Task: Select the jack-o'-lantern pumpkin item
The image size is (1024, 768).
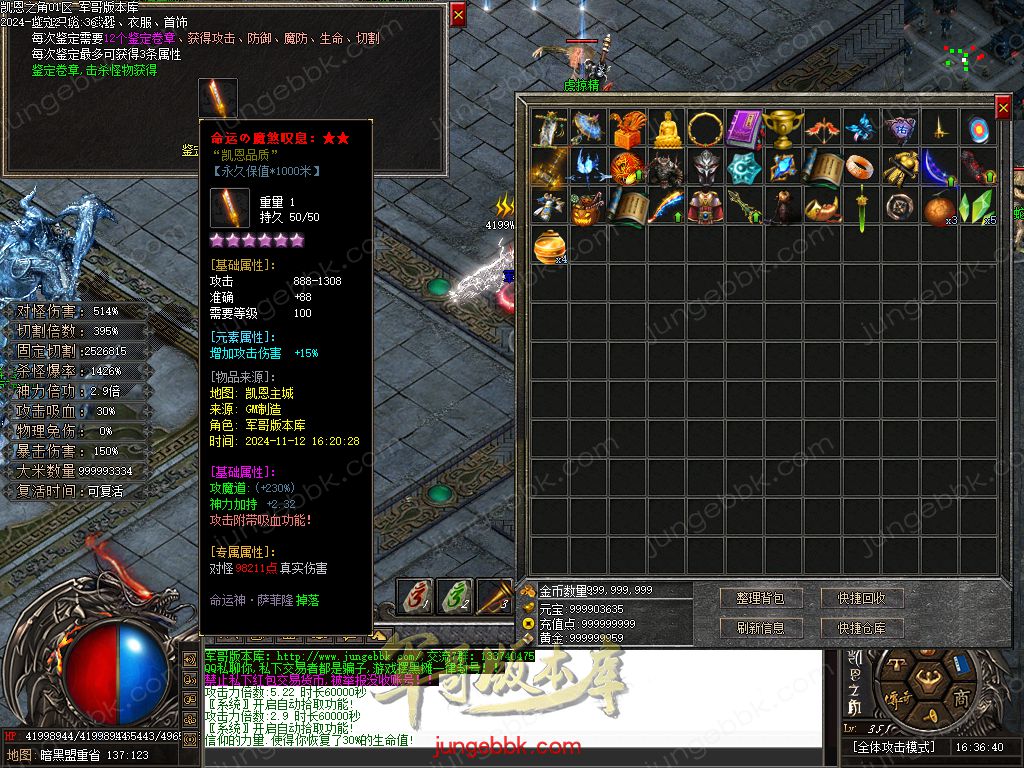Action: pyautogui.click(x=589, y=207)
